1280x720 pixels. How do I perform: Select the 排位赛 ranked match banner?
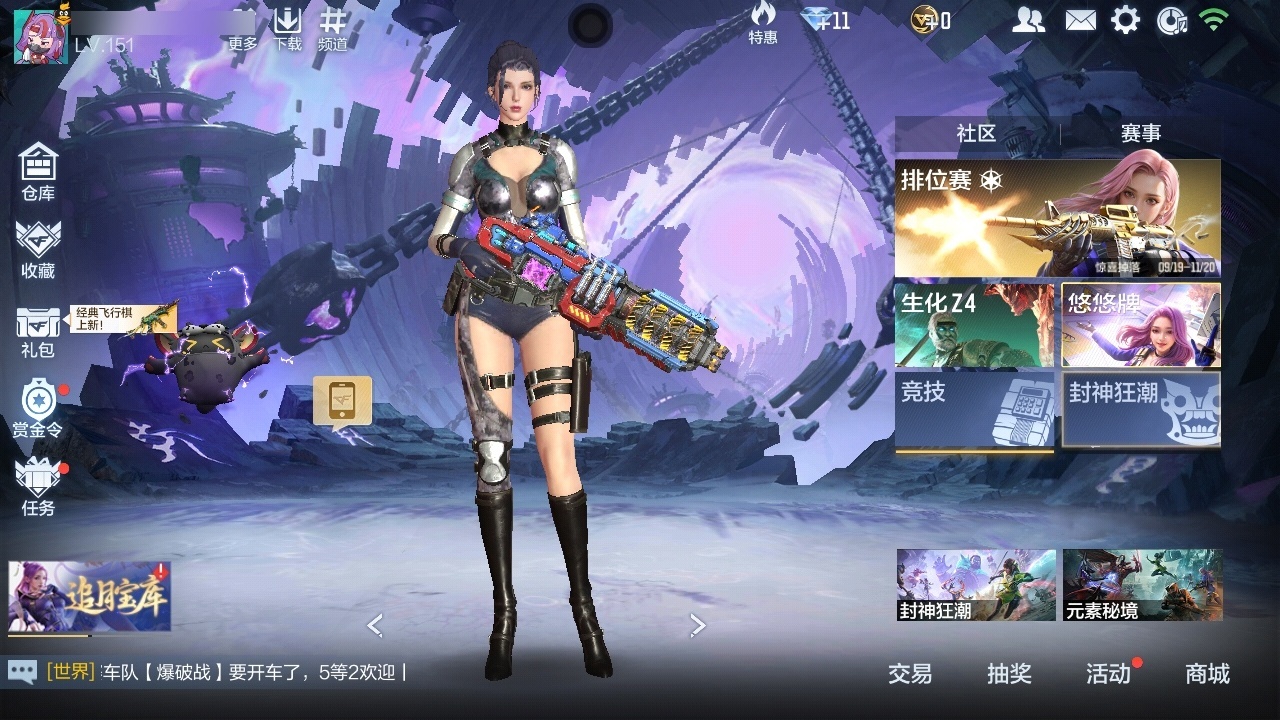(x=1057, y=218)
